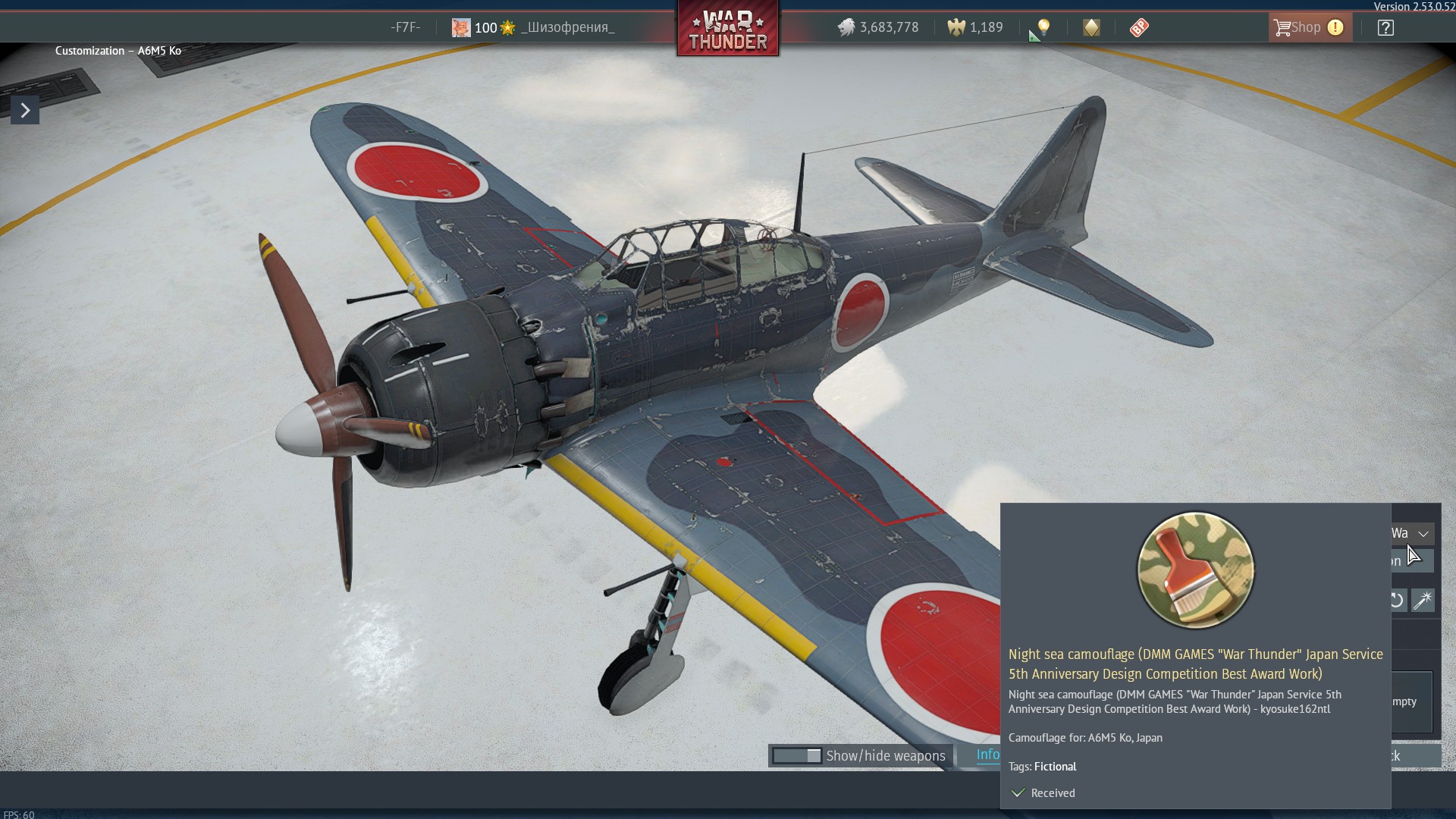Click the Golden Eagles balance
This screenshot has height=819, width=1456.
975,28
